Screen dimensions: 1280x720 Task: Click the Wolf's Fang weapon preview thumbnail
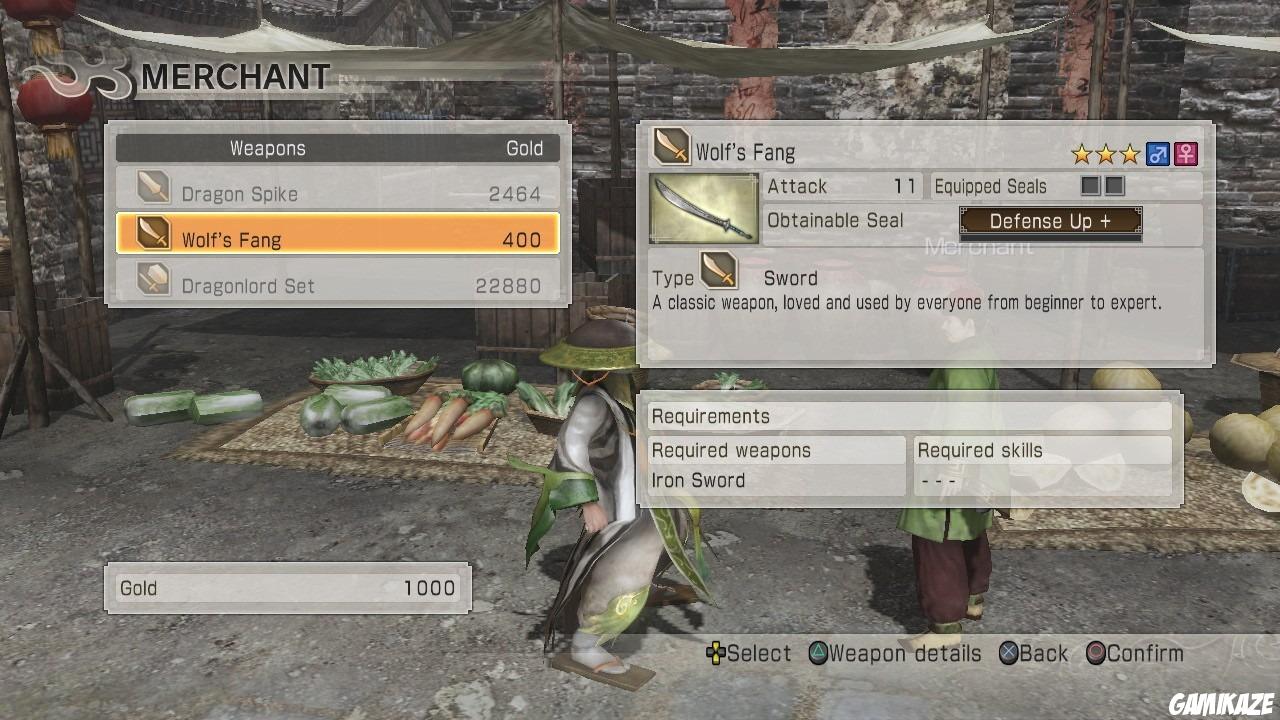click(x=703, y=207)
